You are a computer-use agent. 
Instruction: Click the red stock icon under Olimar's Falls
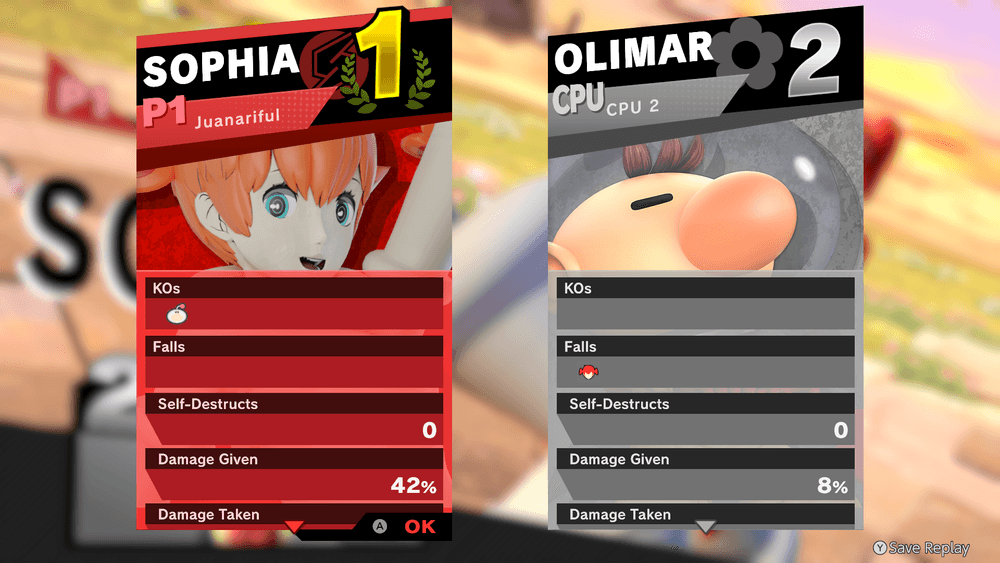point(589,373)
